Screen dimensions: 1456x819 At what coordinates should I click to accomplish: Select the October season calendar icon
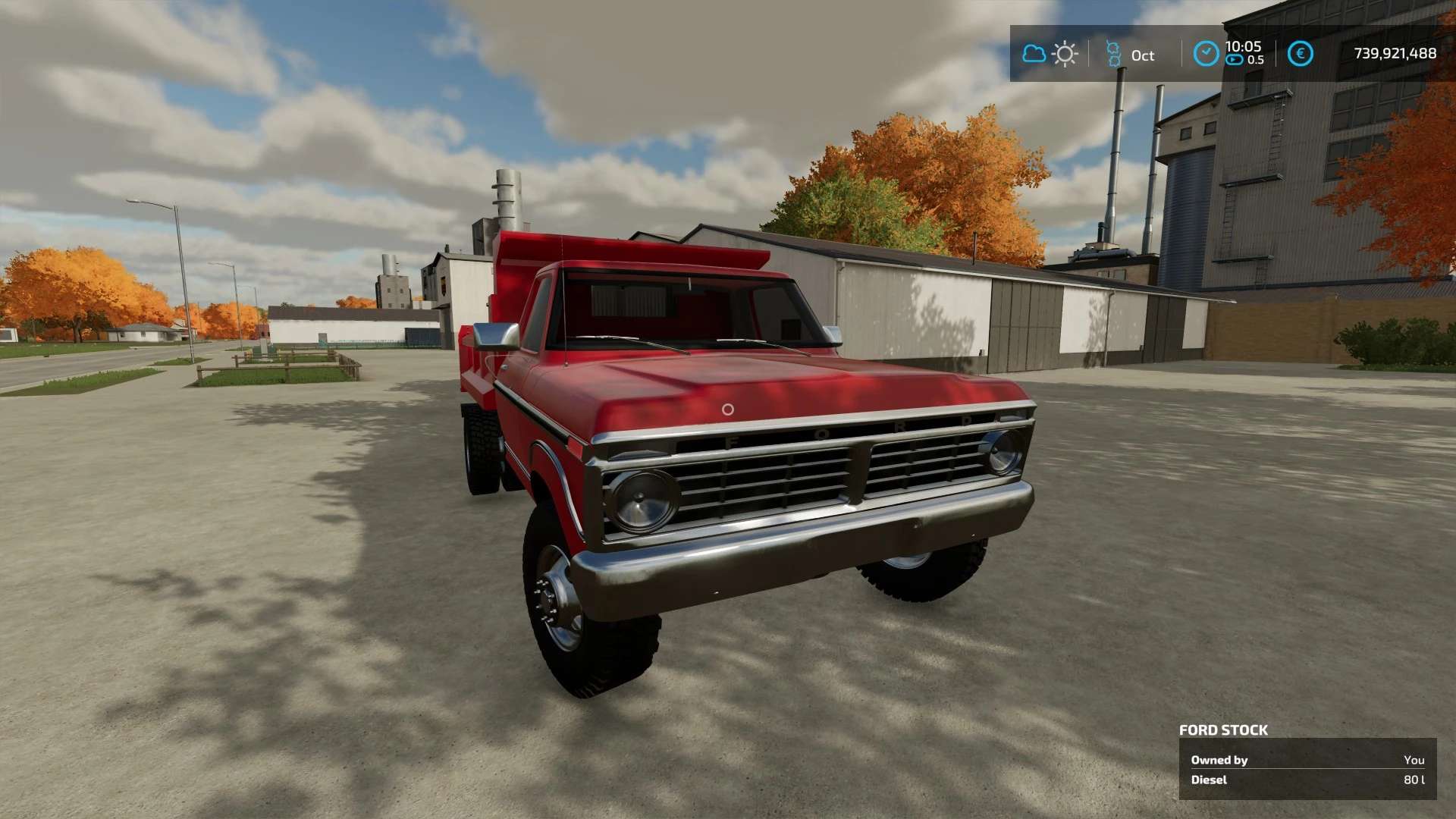tap(1113, 54)
